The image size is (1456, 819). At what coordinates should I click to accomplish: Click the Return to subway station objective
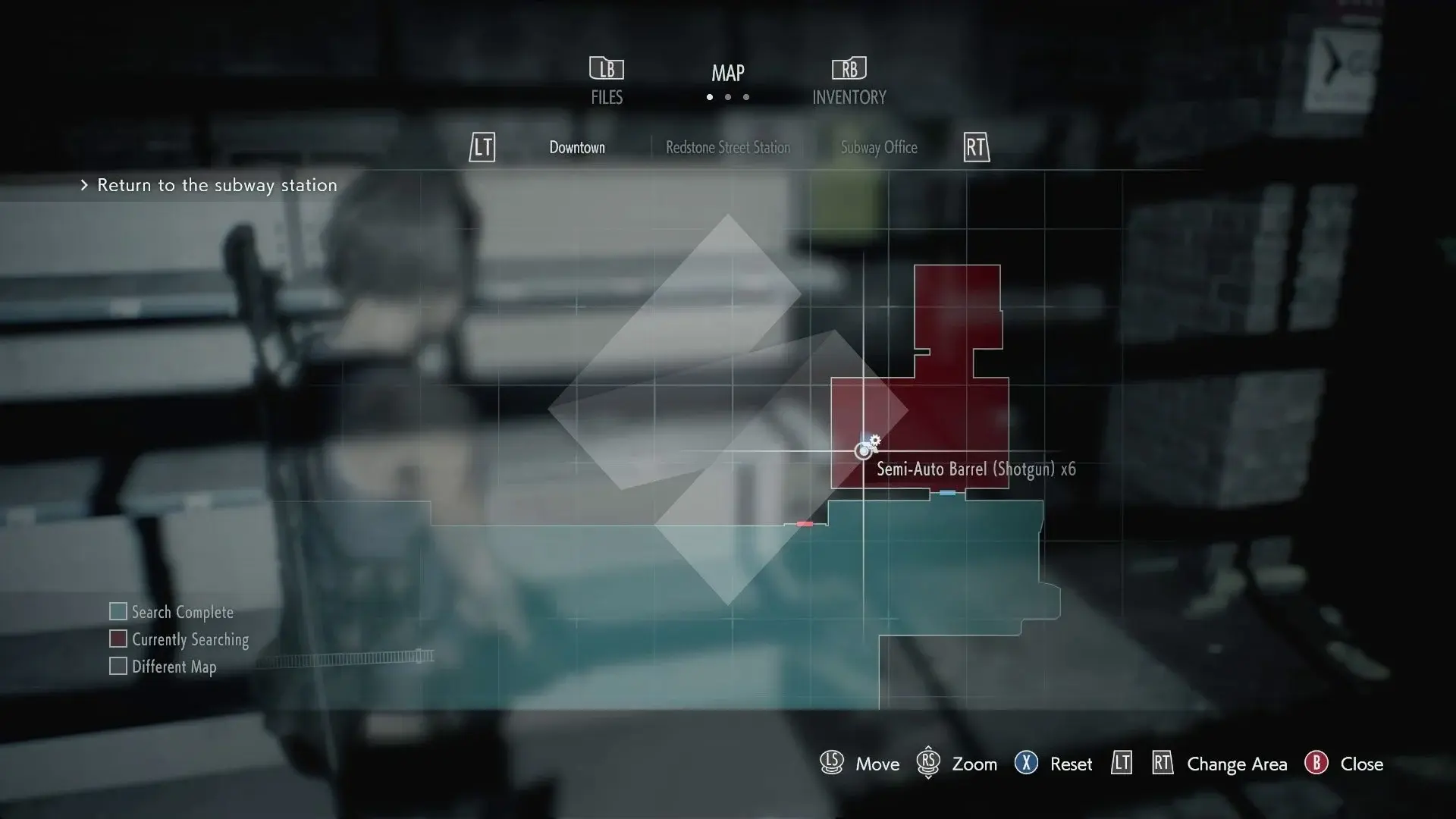click(216, 185)
